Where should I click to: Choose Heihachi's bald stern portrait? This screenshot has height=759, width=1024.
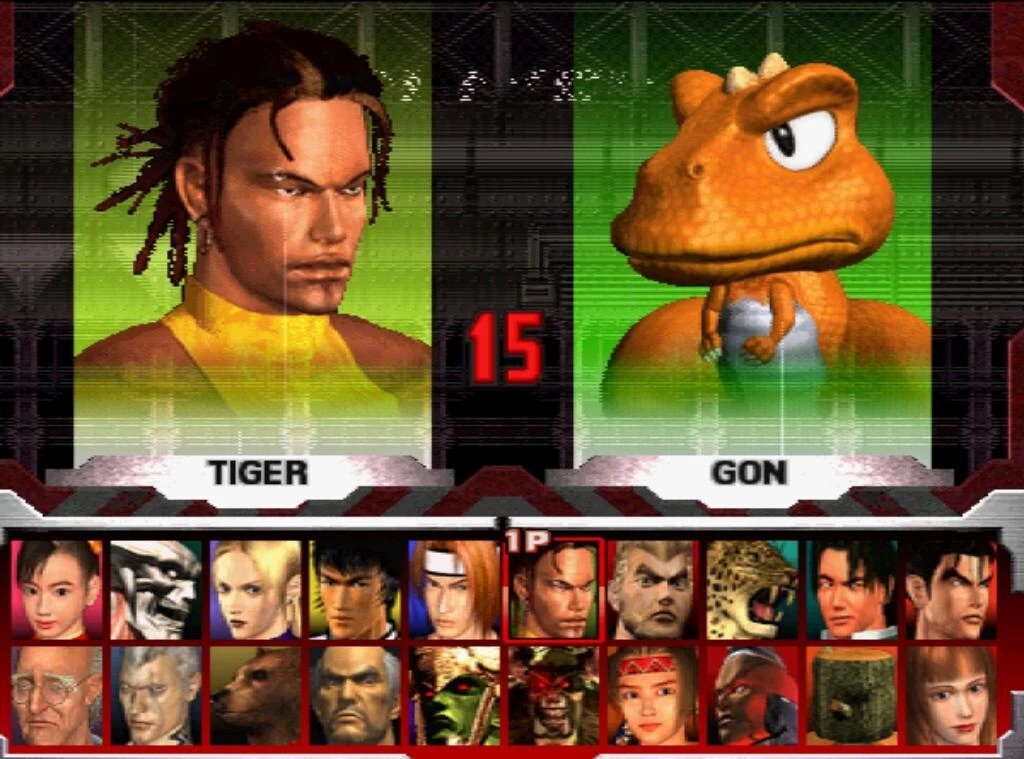click(354, 696)
